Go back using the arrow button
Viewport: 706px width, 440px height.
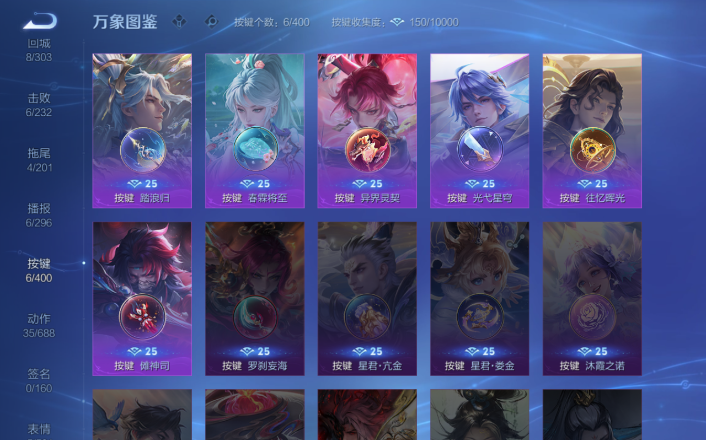[41, 20]
